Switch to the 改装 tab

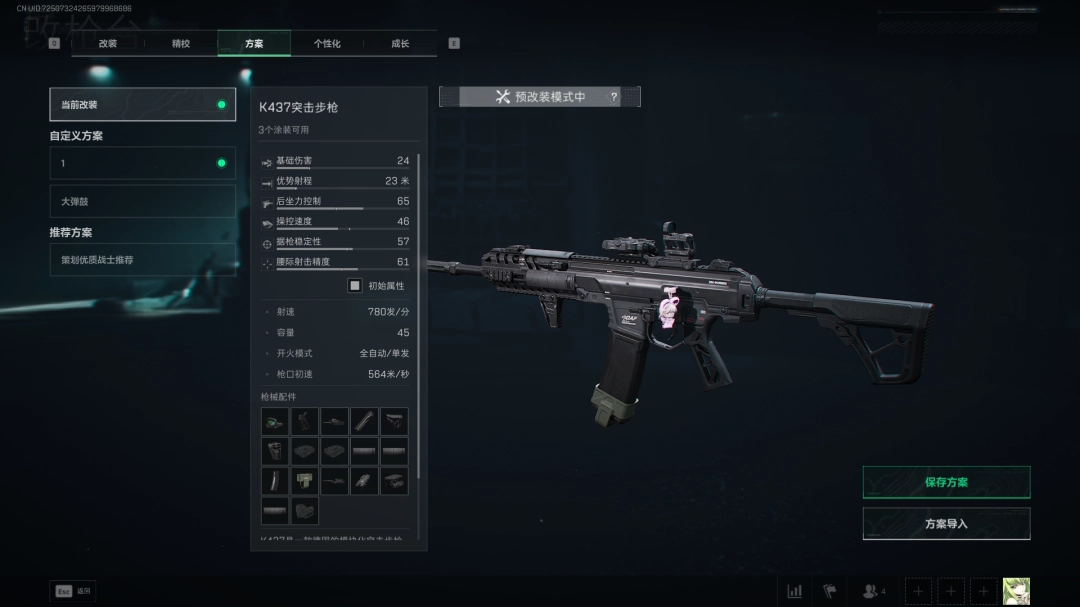(108, 44)
